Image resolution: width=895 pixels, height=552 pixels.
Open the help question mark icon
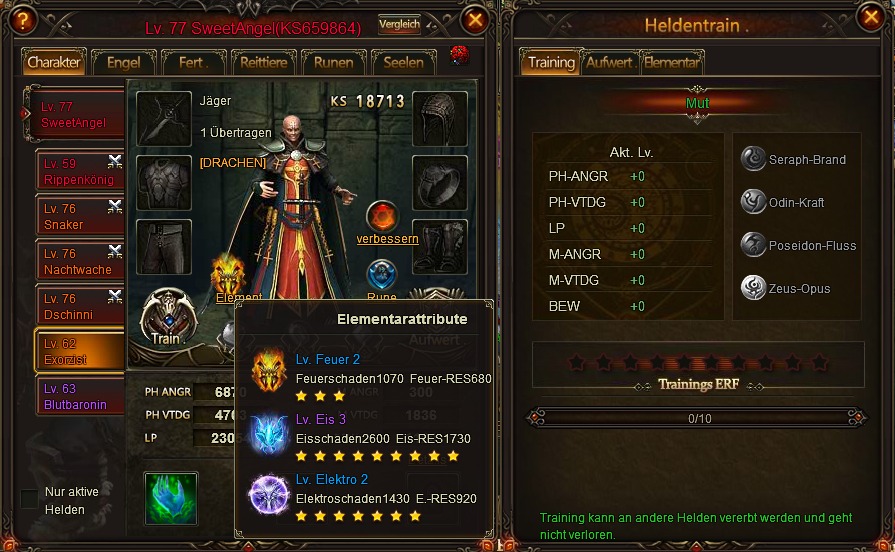coord(19,20)
